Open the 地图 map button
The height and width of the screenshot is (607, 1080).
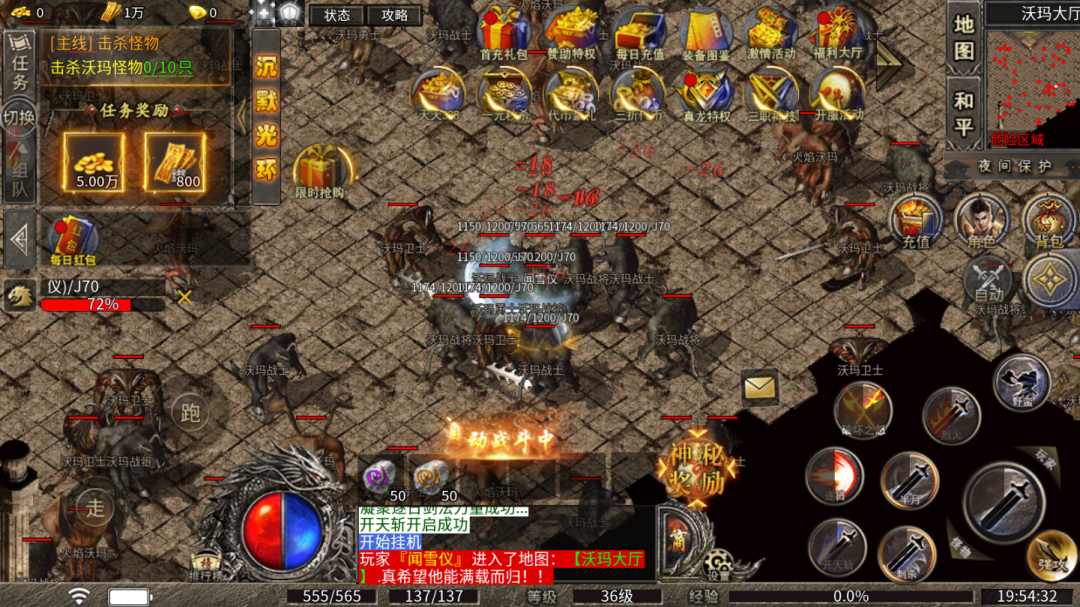963,37
